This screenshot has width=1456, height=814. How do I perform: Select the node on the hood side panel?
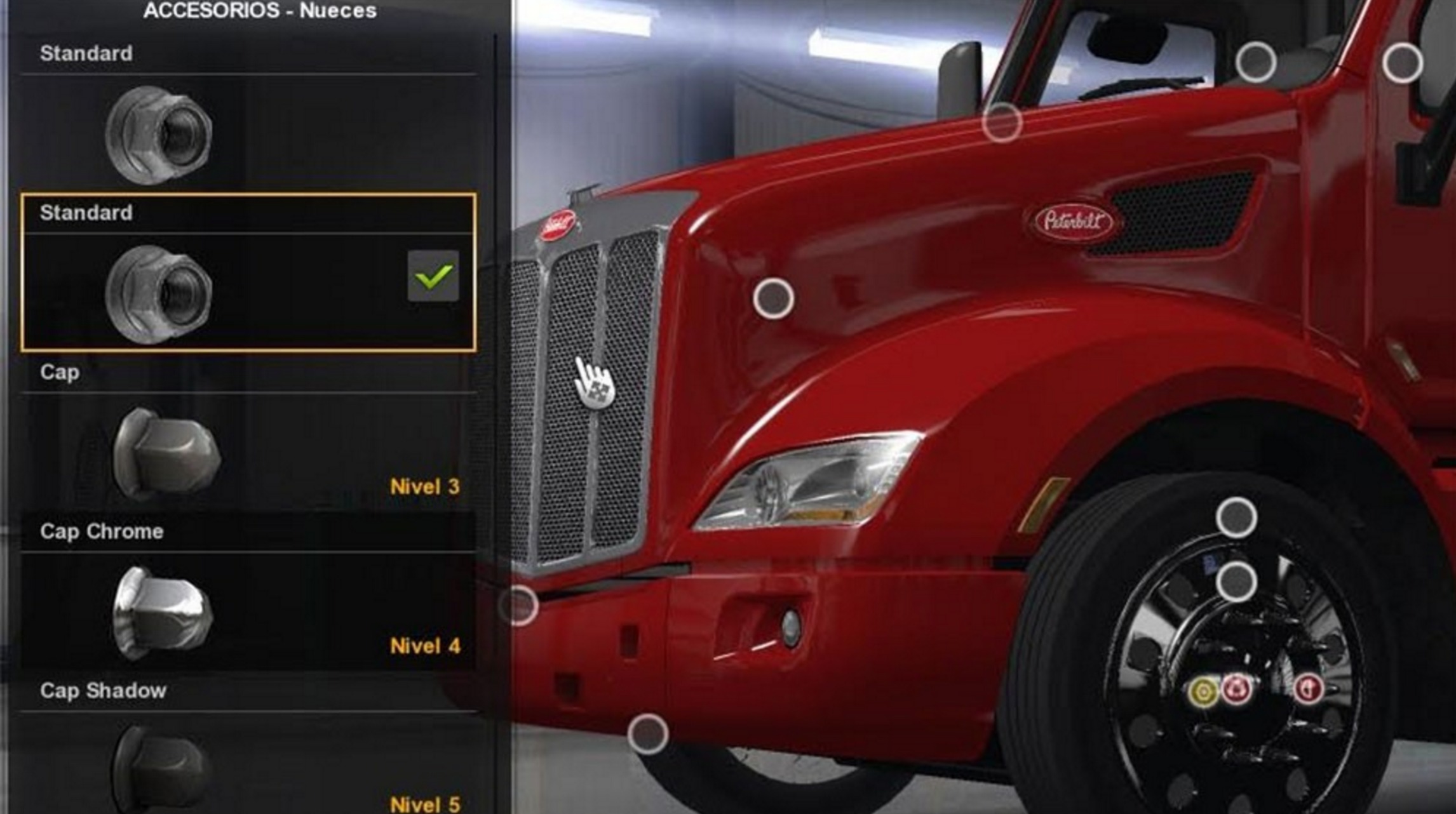pos(773,298)
